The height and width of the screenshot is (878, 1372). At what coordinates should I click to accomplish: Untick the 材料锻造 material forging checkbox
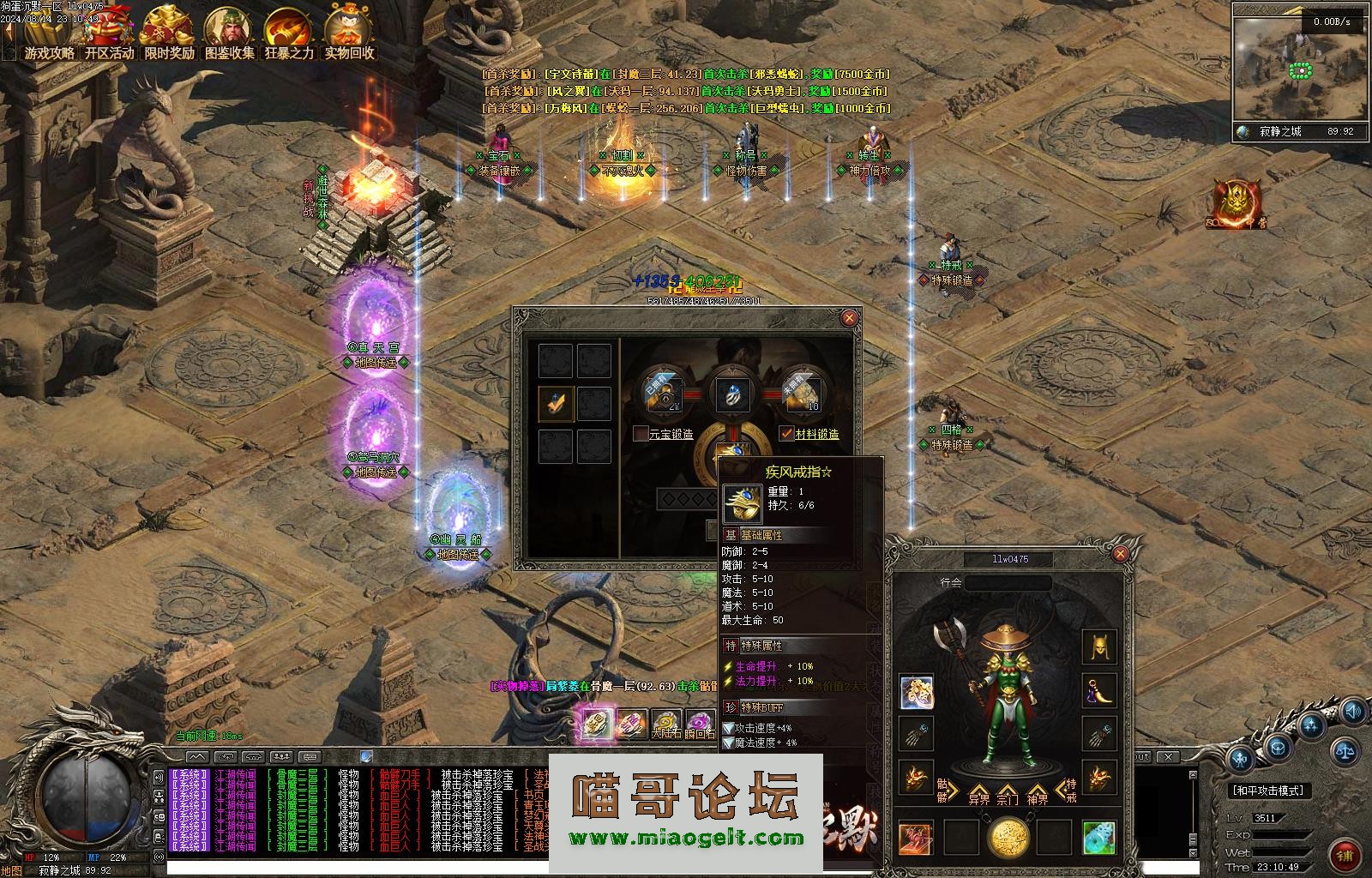tap(786, 434)
